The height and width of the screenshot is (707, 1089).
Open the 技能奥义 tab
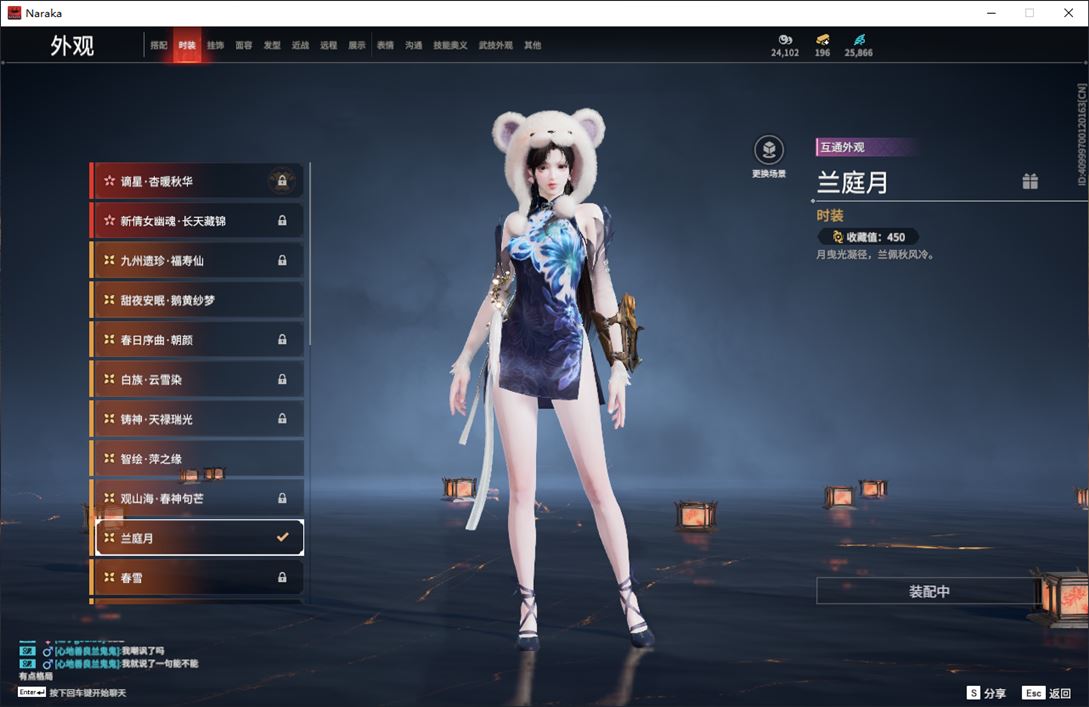(x=450, y=46)
